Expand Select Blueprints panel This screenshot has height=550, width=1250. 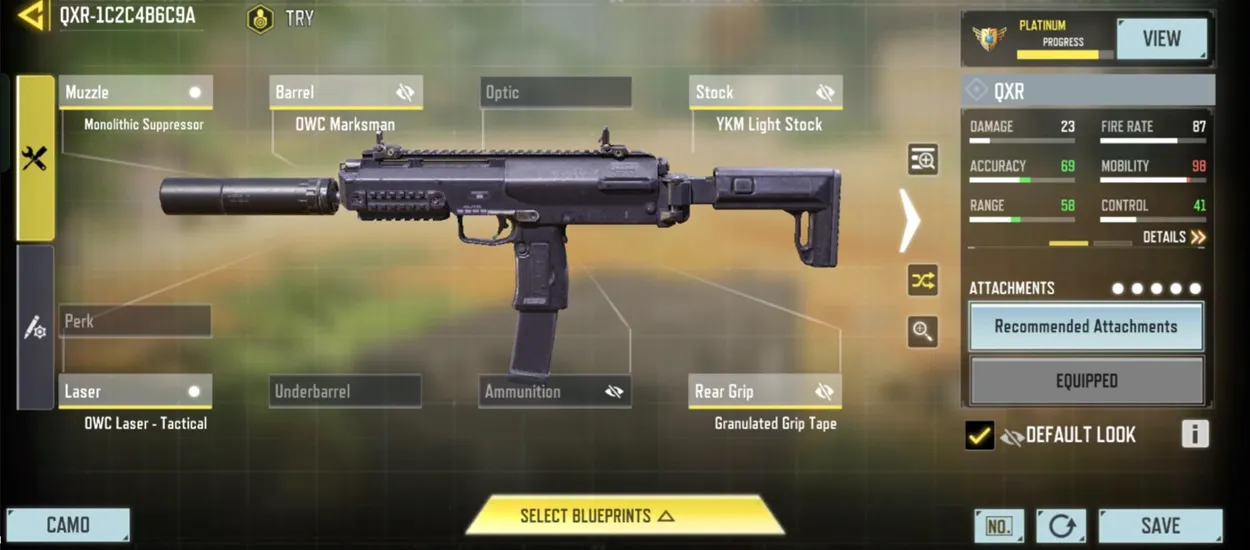[624, 516]
